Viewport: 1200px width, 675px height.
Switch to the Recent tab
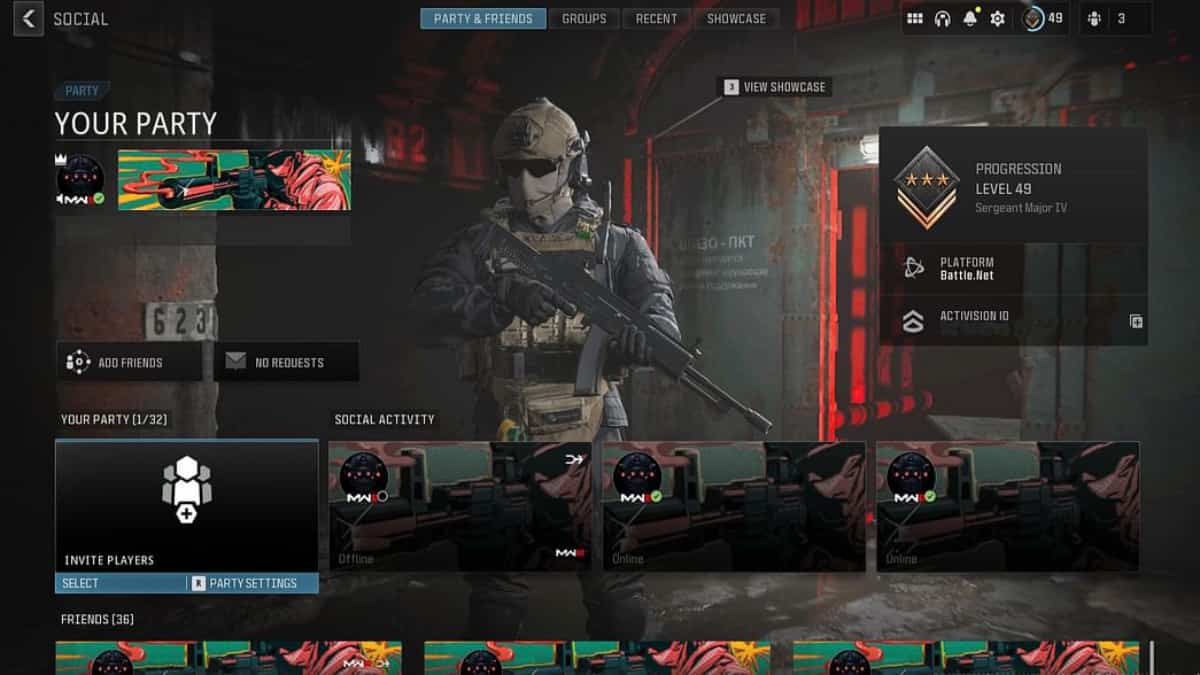click(656, 18)
